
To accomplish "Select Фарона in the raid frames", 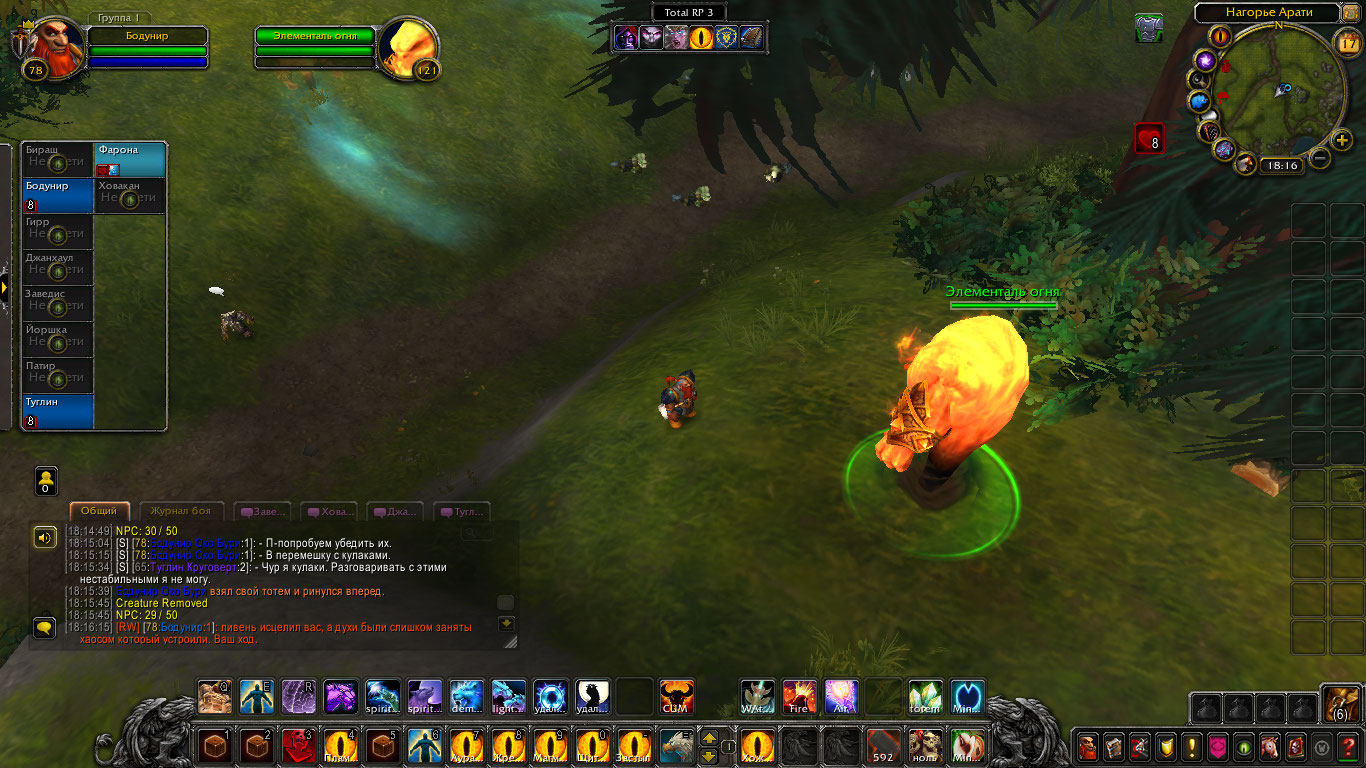I will tap(131, 159).
